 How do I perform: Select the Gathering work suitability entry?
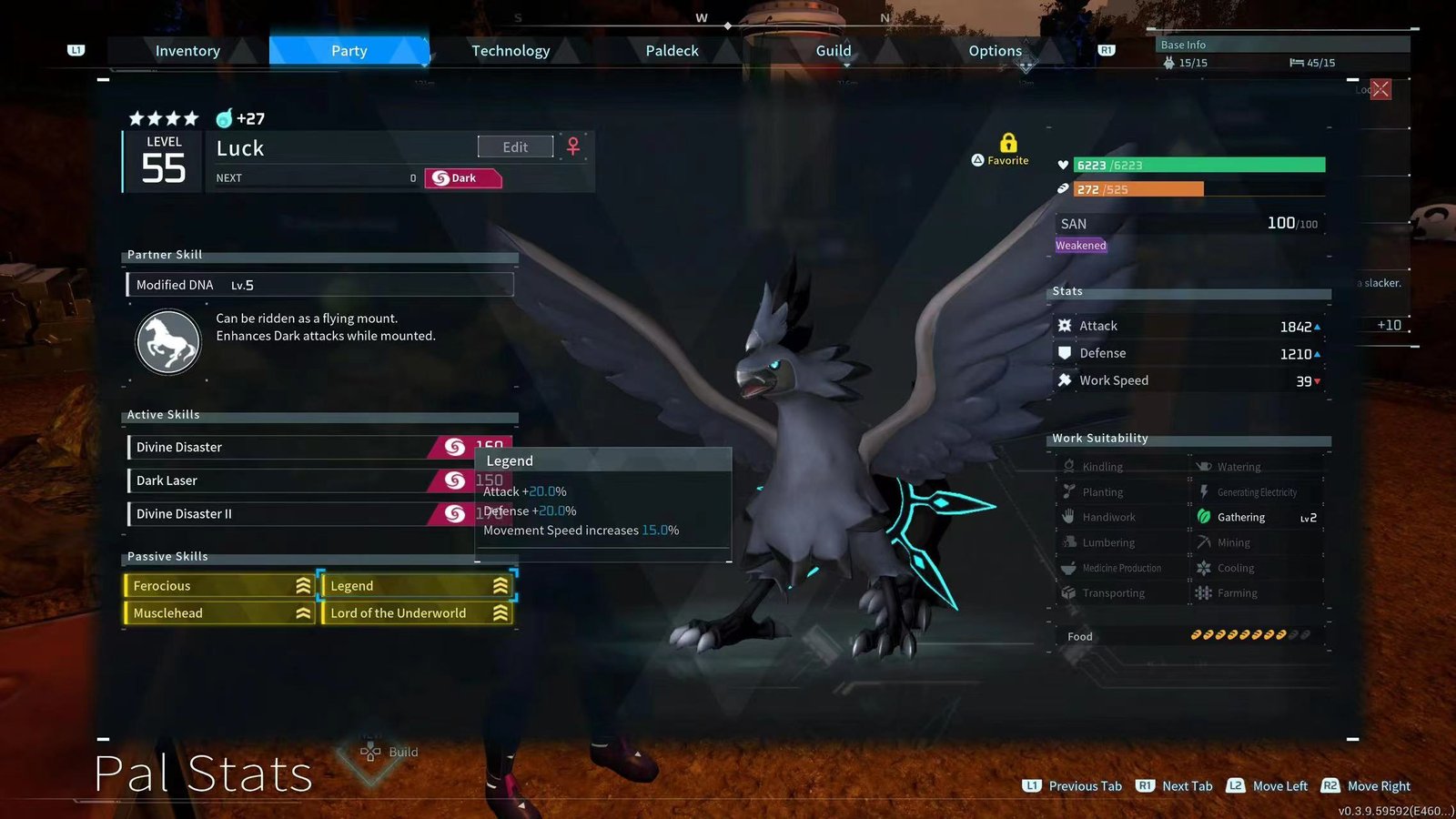click(1256, 518)
